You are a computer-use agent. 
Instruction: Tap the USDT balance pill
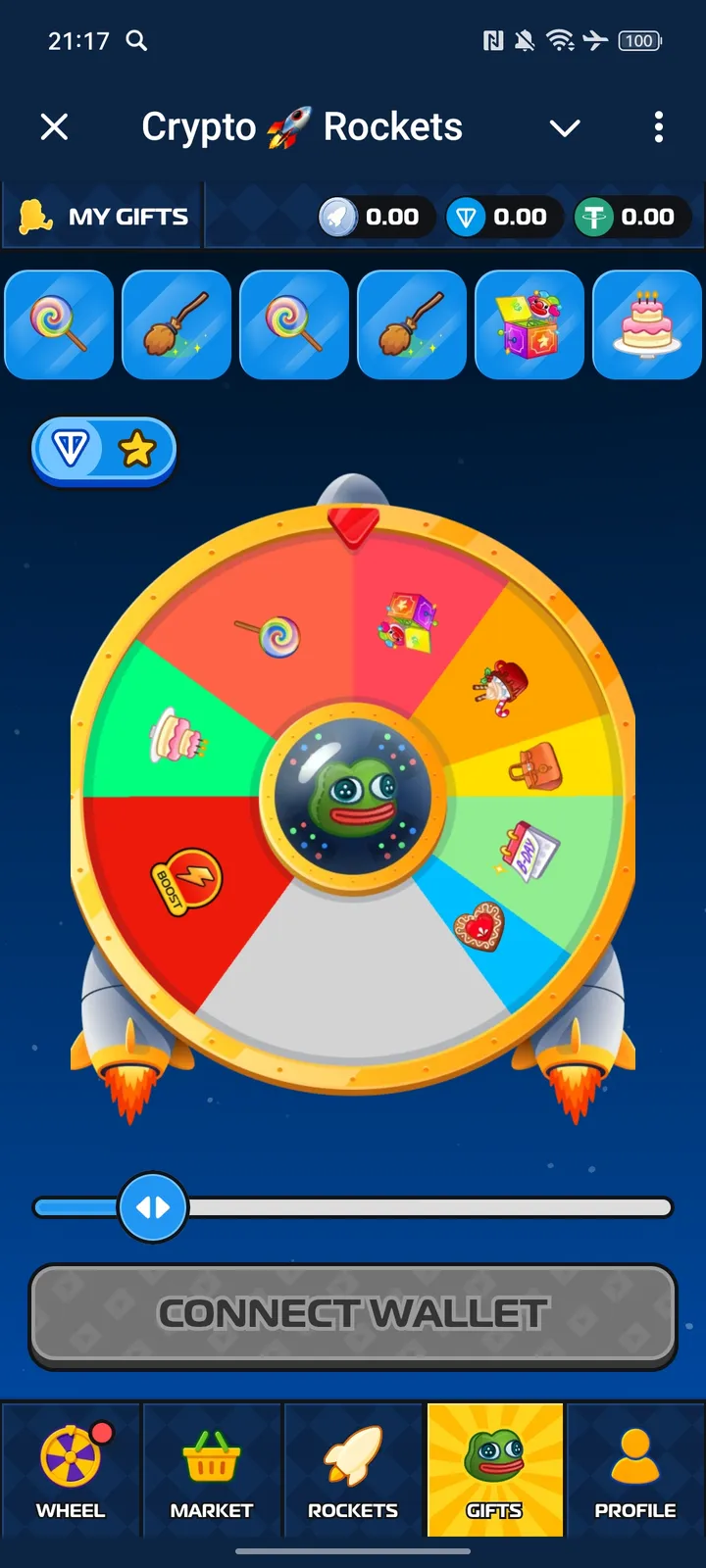630,217
